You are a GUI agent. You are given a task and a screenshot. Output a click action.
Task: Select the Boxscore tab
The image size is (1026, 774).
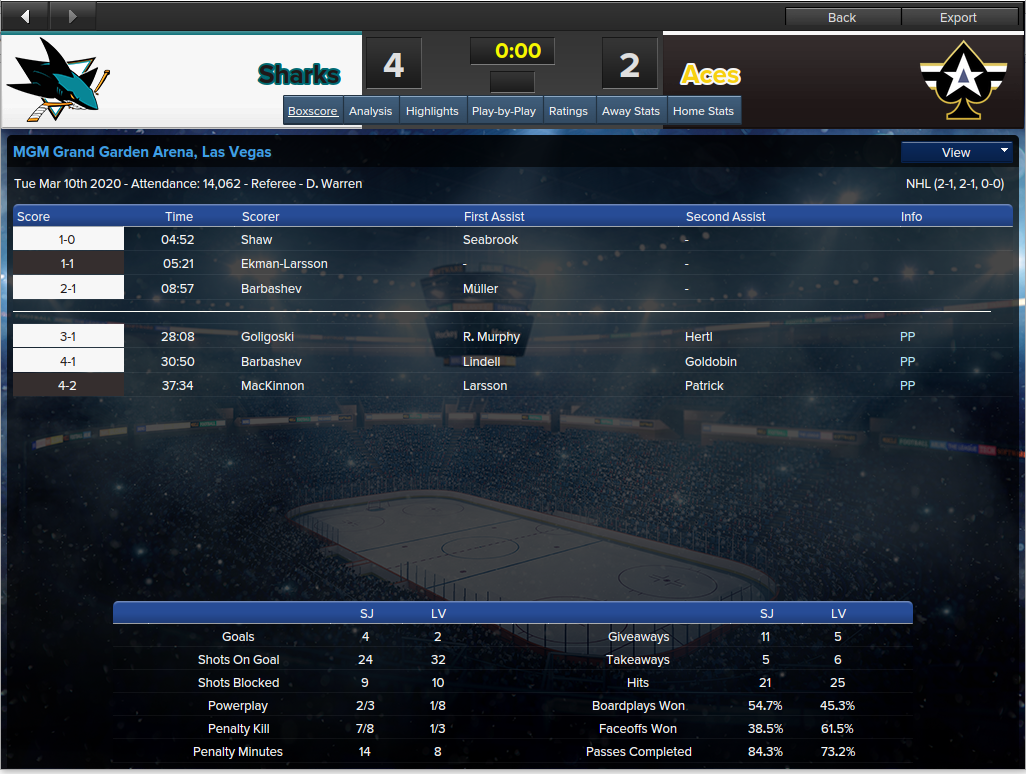[x=313, y=111]
